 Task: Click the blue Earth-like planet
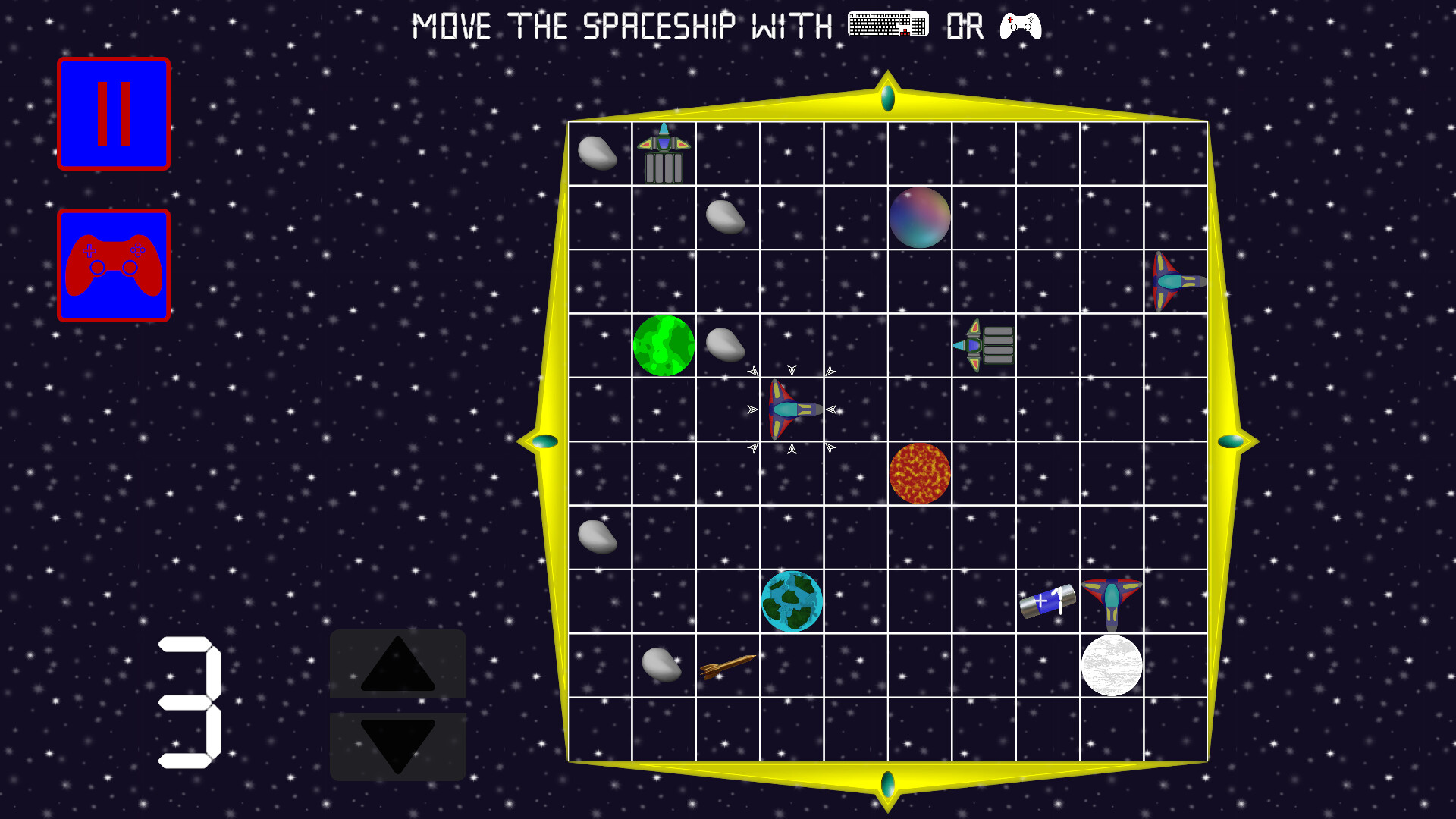pyautogui.click(x=792, y=603)
